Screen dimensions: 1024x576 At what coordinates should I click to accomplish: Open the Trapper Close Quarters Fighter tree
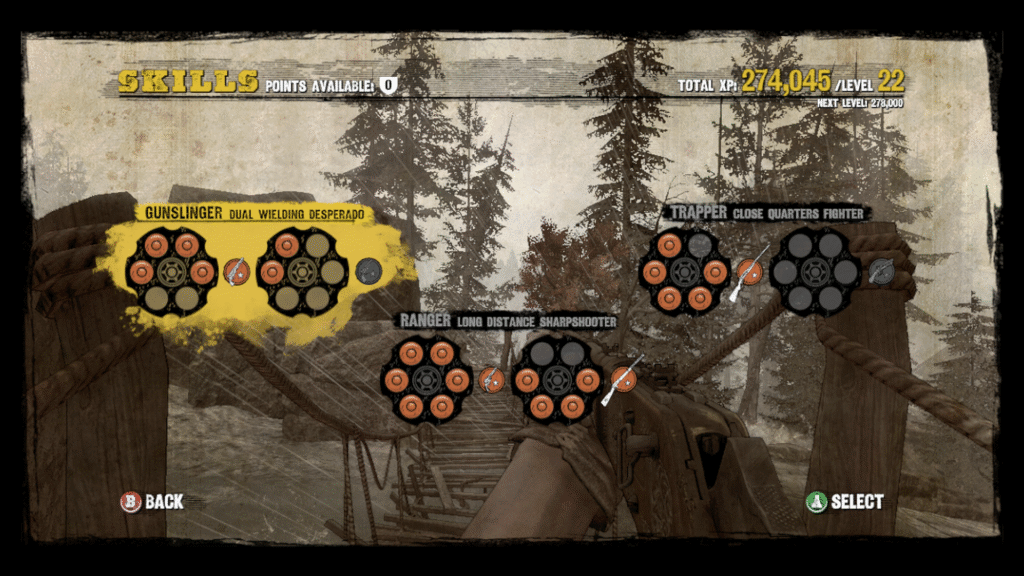pos(766,213)
